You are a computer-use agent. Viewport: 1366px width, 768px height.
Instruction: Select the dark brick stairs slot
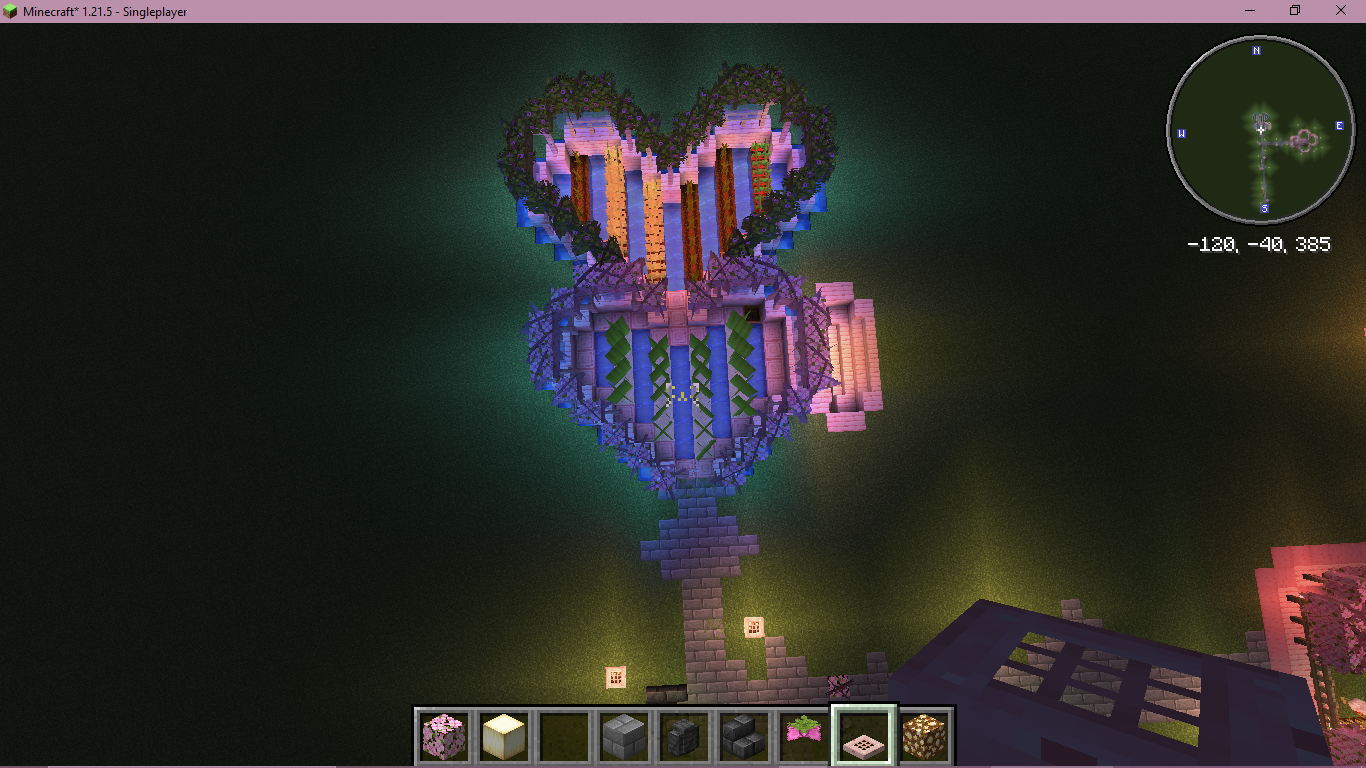click(743, 736)
